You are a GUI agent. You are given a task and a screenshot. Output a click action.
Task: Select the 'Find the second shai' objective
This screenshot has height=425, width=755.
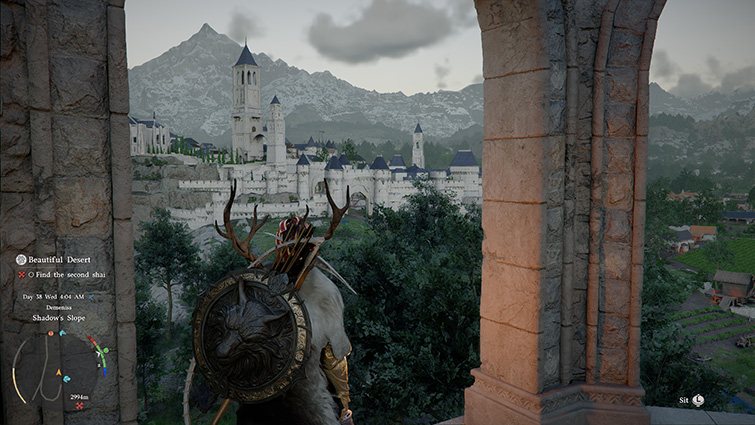67,273
